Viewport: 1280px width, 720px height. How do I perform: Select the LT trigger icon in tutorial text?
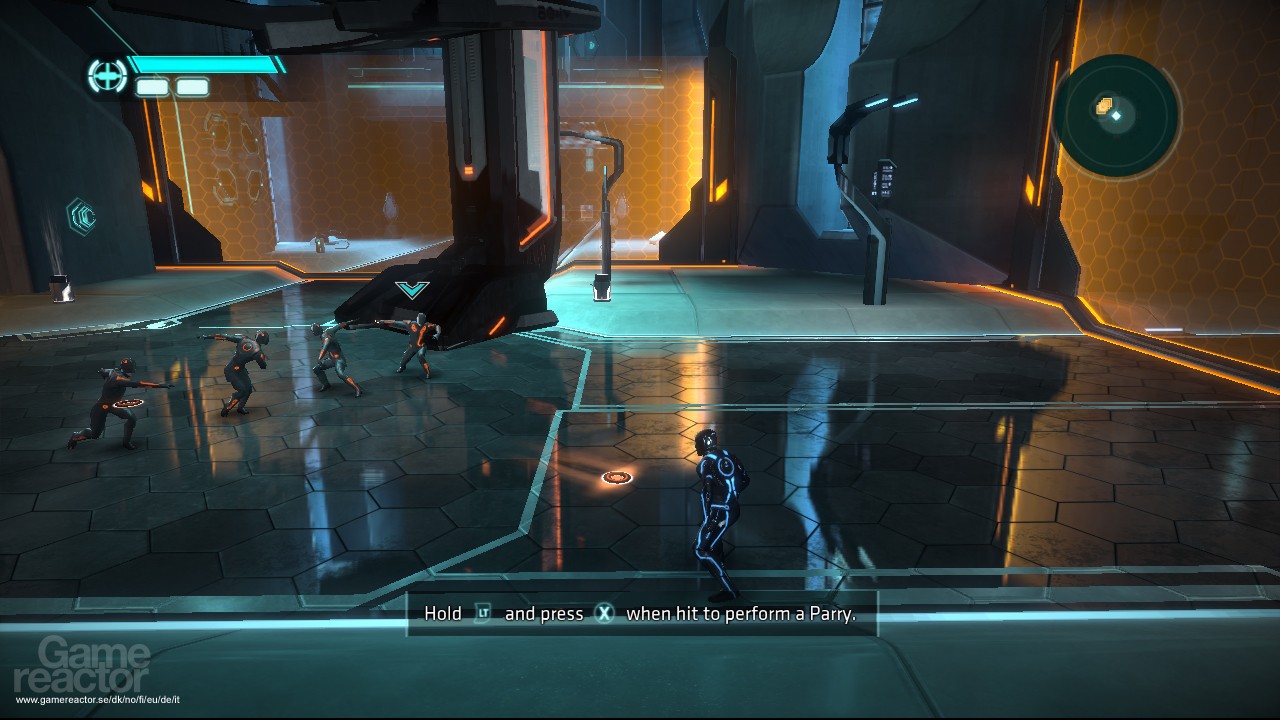(483, 613)
